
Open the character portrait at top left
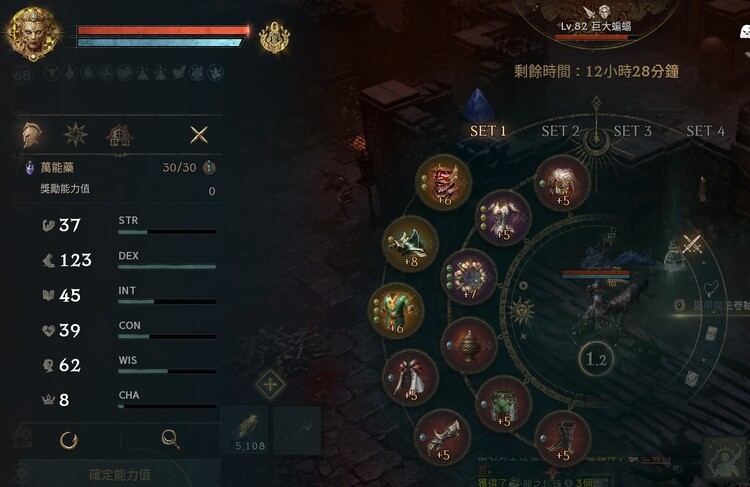point(32,34)
